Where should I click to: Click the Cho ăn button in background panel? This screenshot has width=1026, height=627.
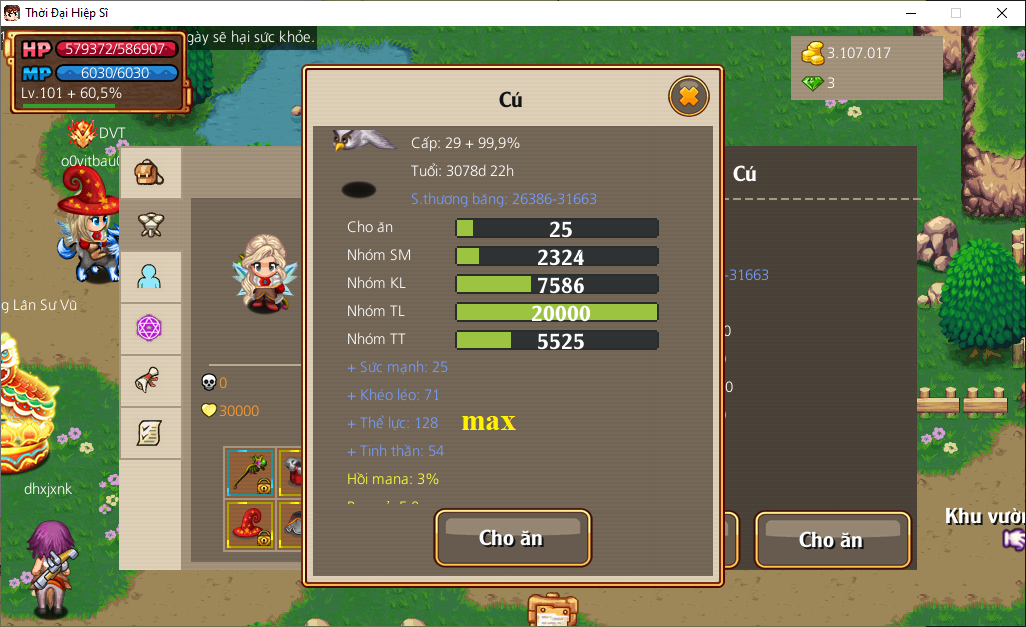tap(831, 540)
